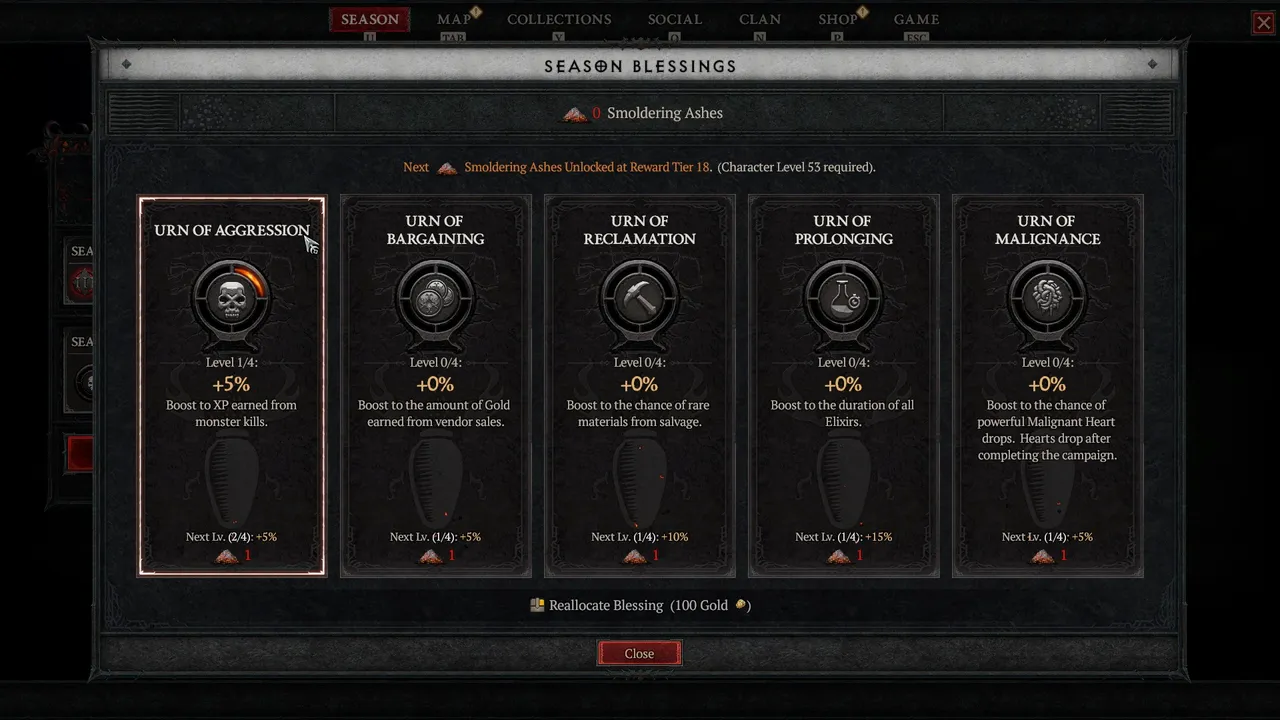Go to the Collections tab

point(559,19)
